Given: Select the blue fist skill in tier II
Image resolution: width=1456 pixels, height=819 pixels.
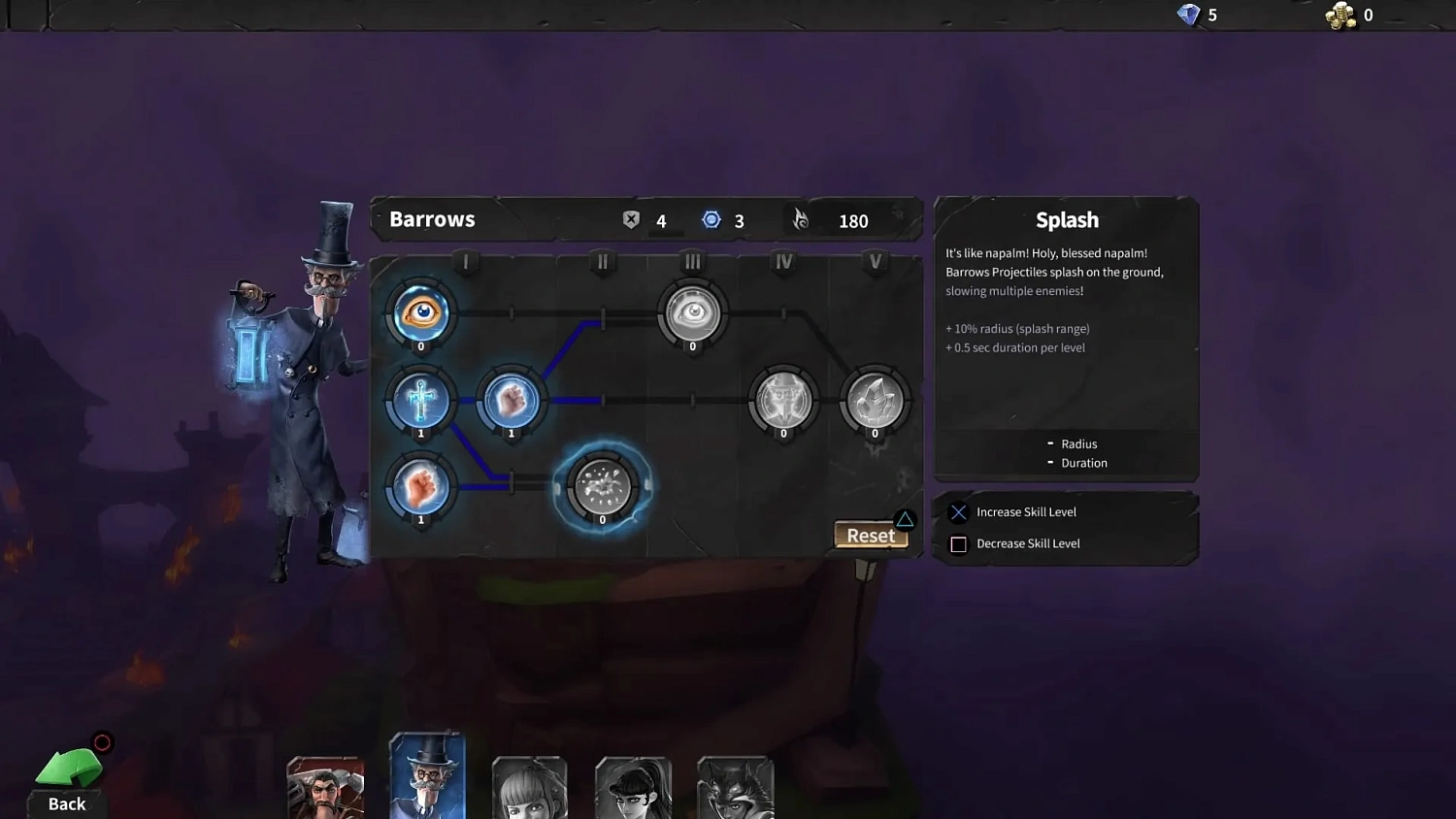Looking at the screenshot, I should (512, 400).
